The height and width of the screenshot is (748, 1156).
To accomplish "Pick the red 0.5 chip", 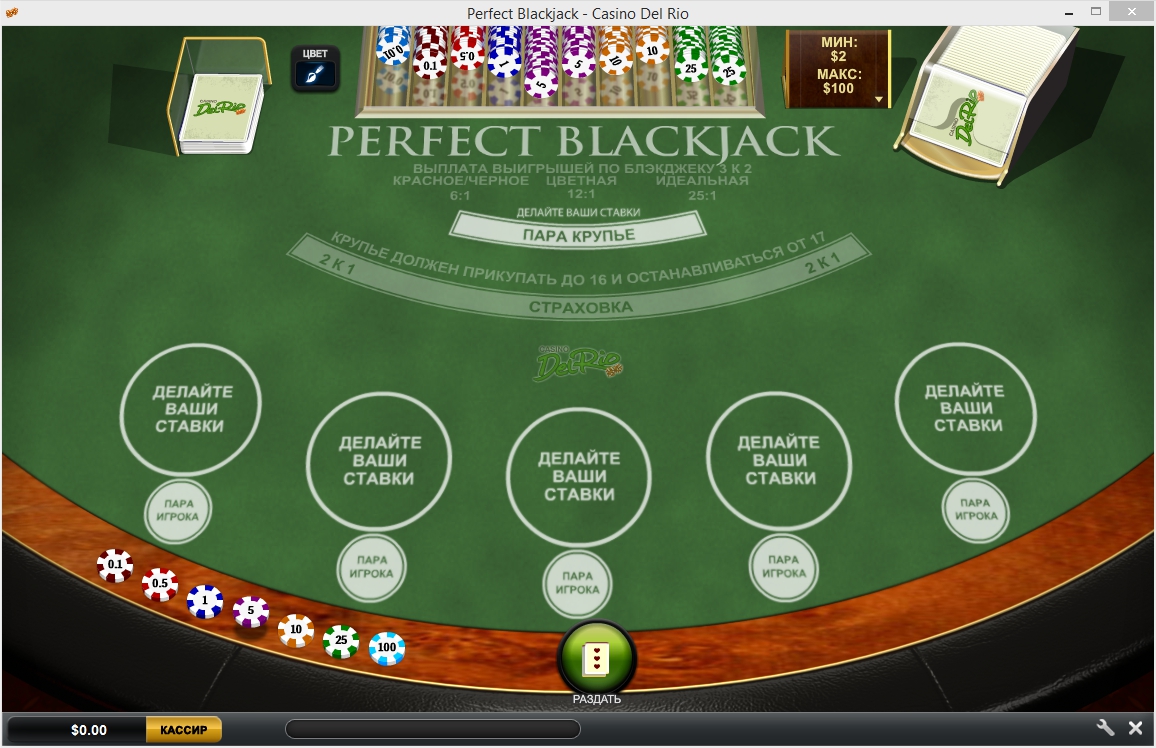I will click(x=160, y=584).
